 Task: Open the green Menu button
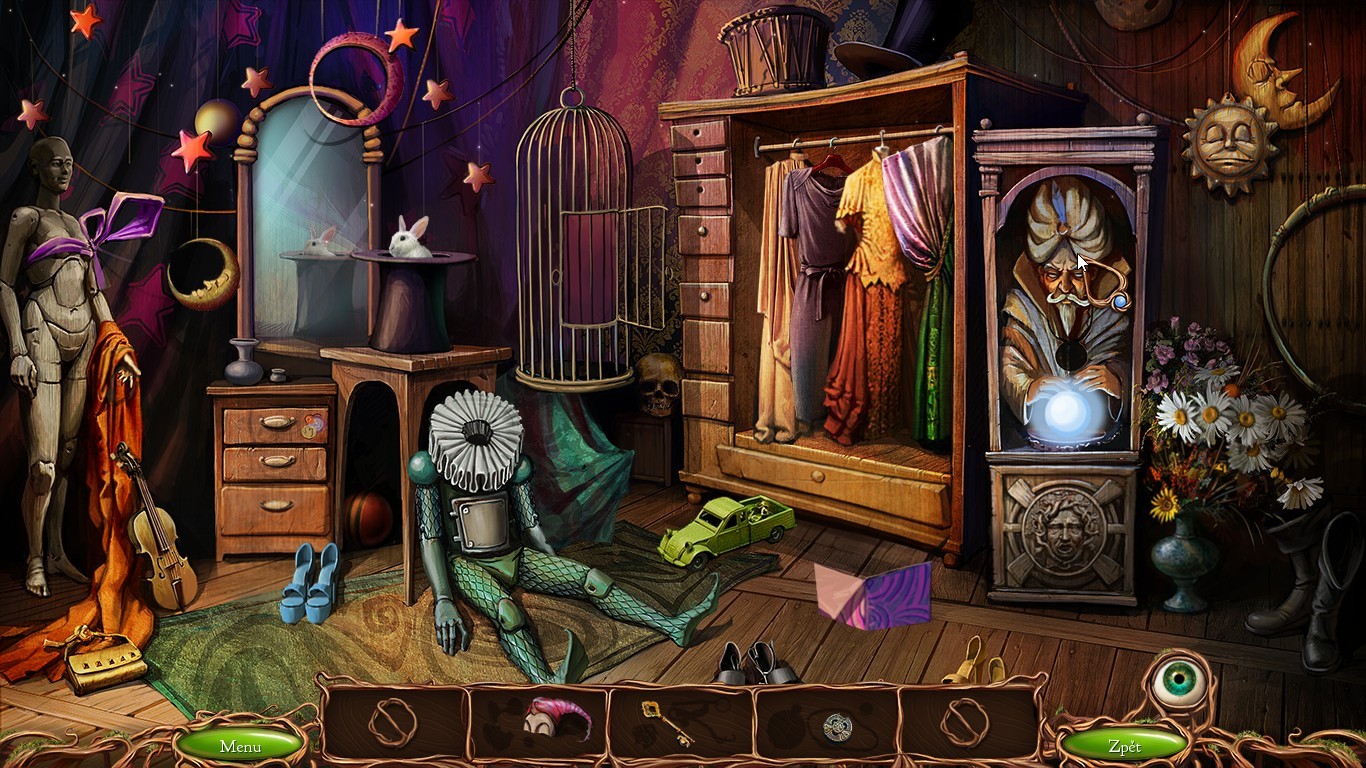(240, 746)
